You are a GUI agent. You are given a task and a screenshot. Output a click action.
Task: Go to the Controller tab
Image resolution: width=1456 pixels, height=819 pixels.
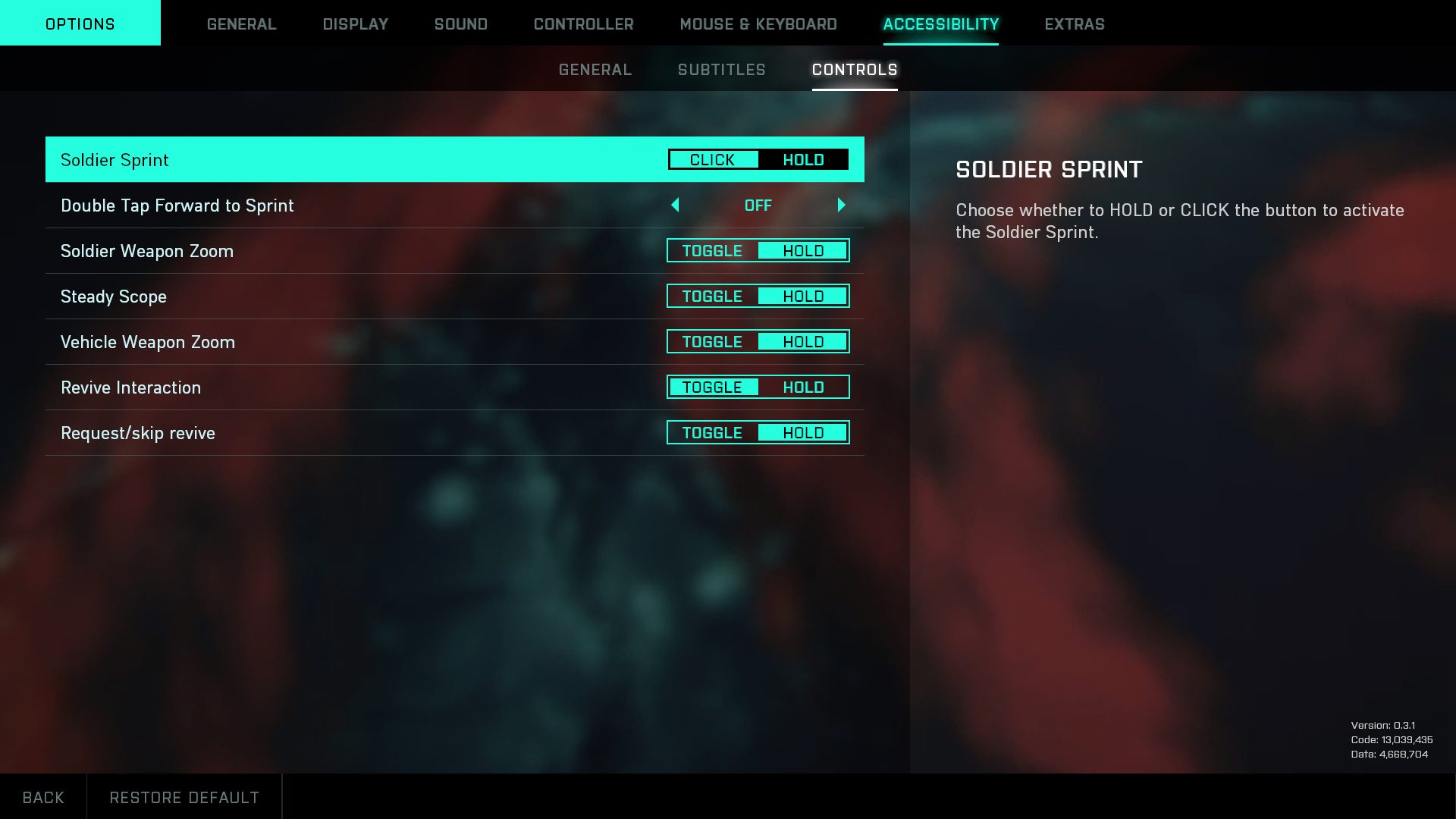pyautogui.click(x=583, y=24)
